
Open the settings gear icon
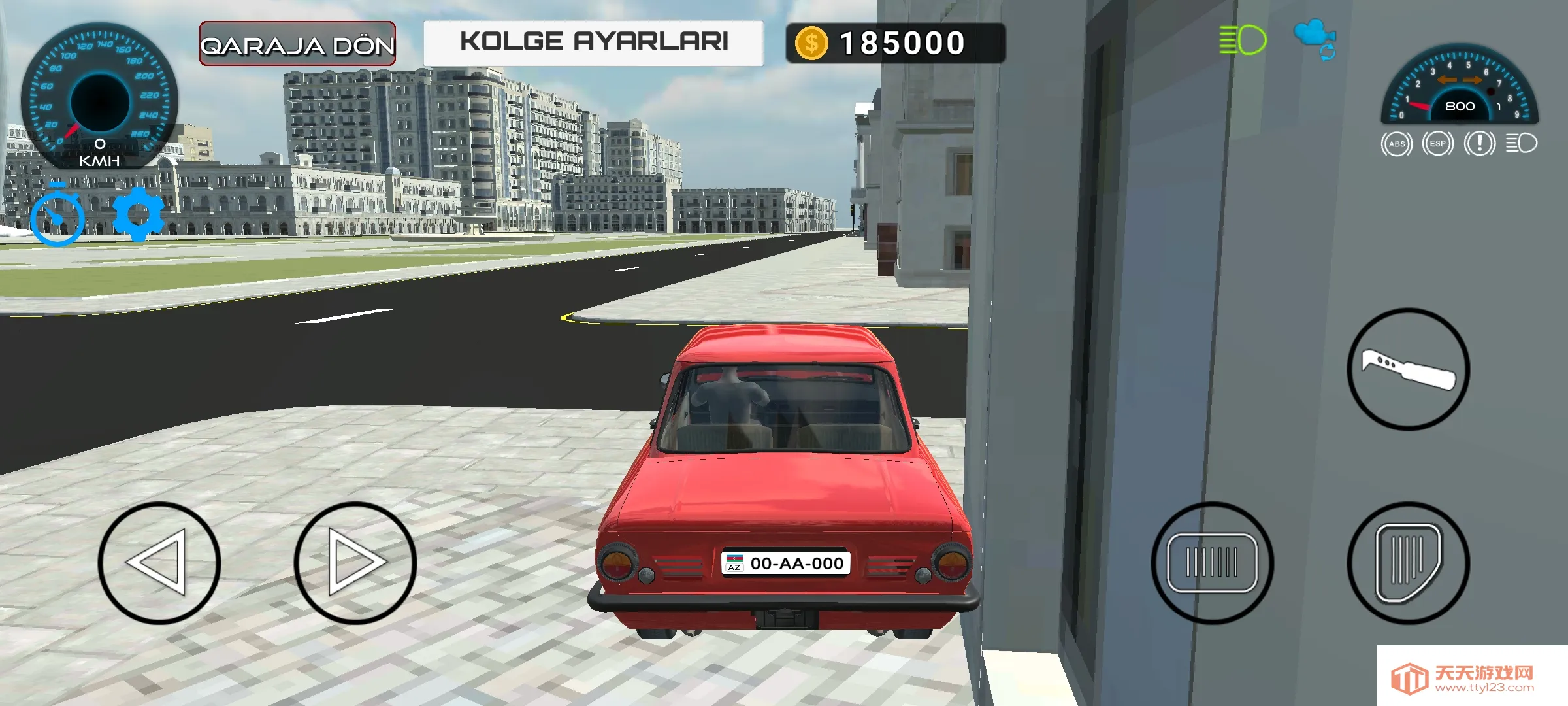137,216
